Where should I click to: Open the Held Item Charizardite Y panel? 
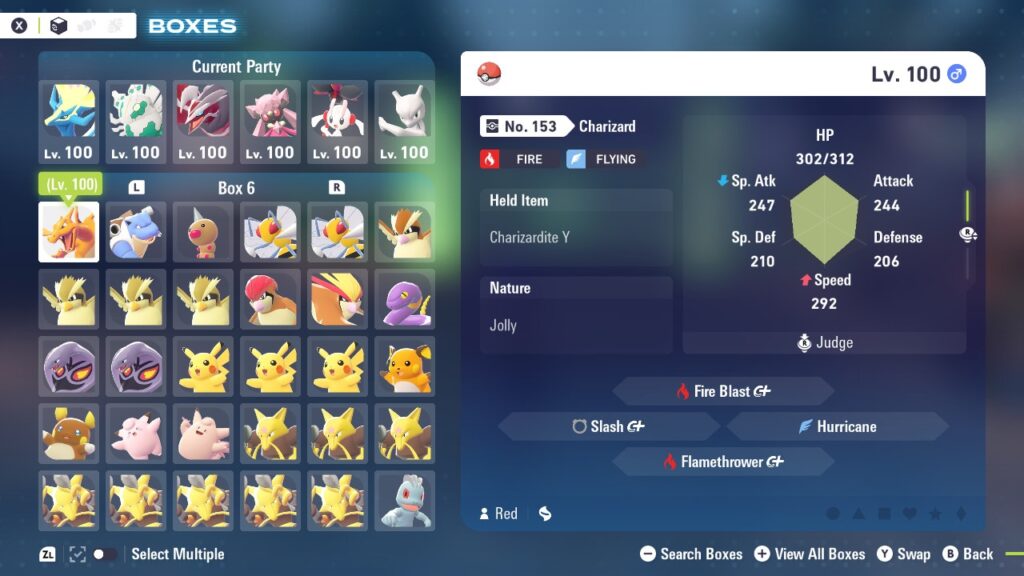coord(576,227)
